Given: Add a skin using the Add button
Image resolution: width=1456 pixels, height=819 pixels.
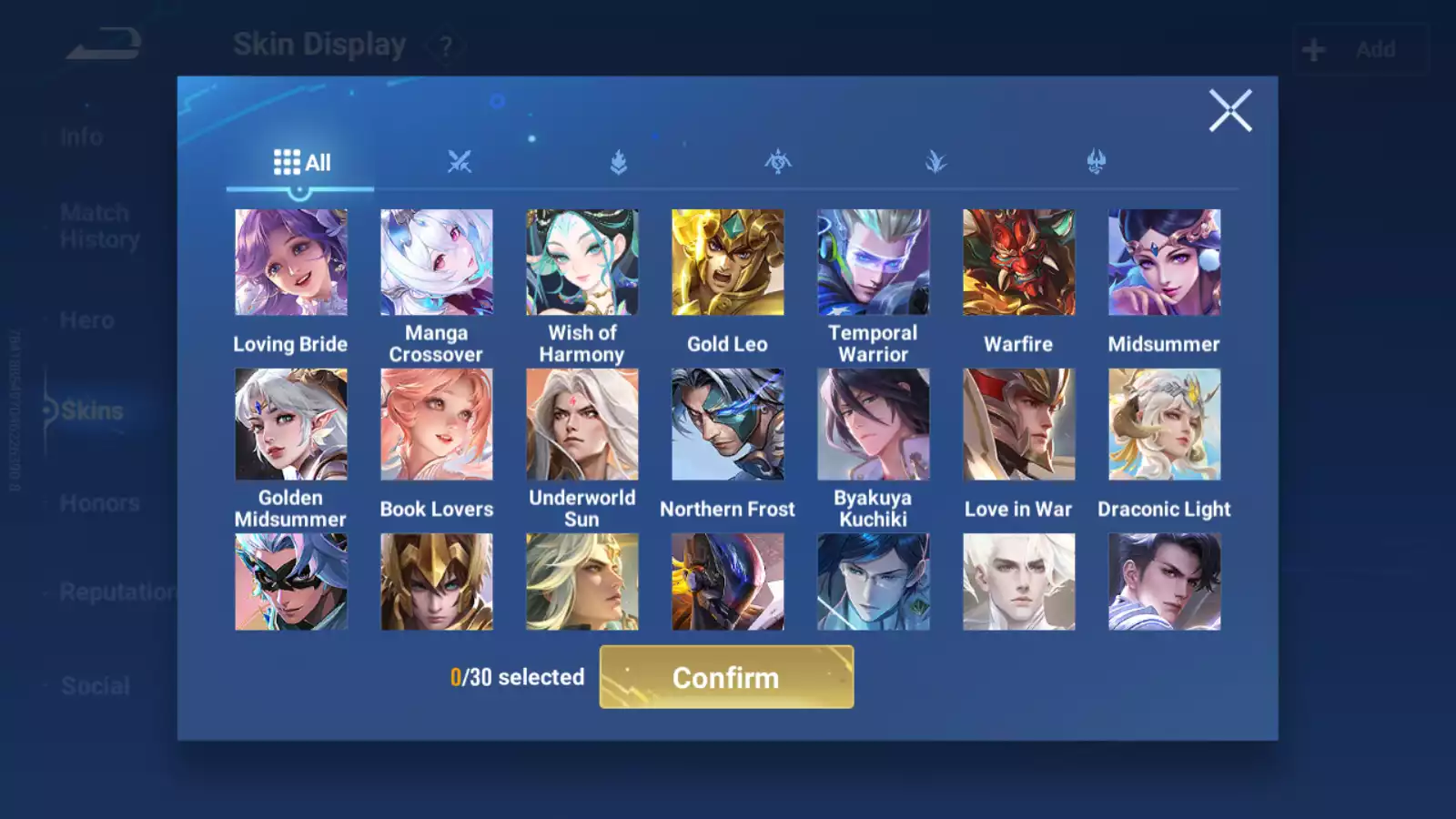Looking at the screenshot, I should [x=1360, y=49].
